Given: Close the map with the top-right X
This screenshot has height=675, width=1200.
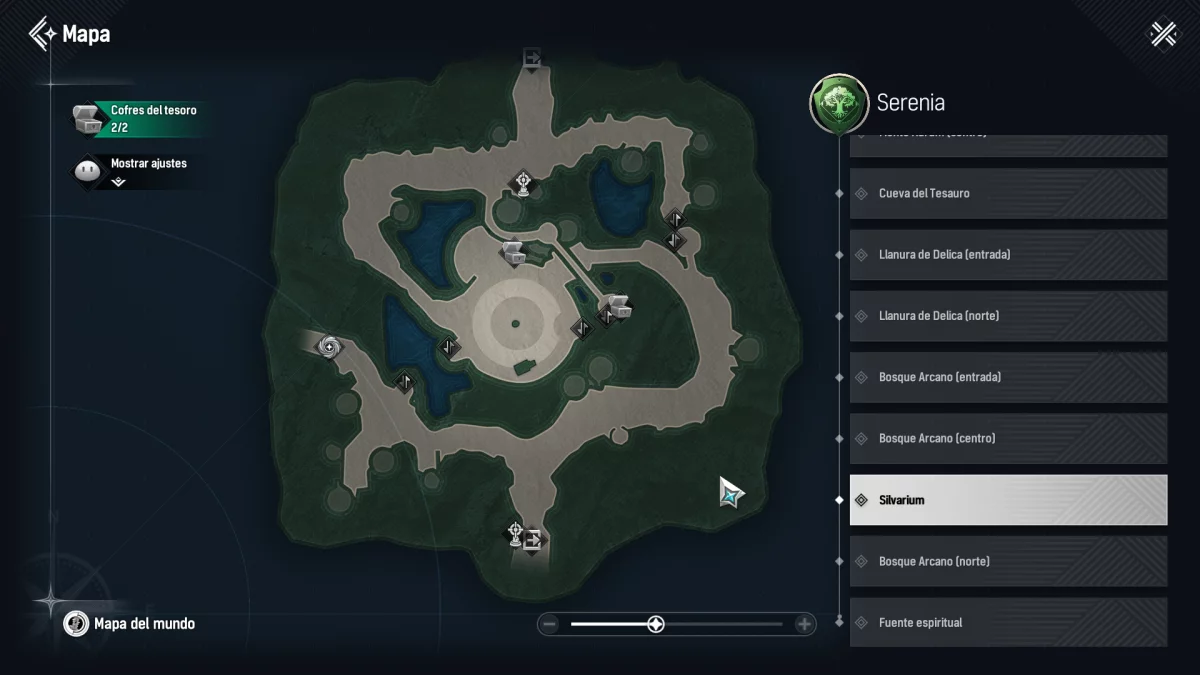Looking at the screenshot, I should tap(1163, 34).
